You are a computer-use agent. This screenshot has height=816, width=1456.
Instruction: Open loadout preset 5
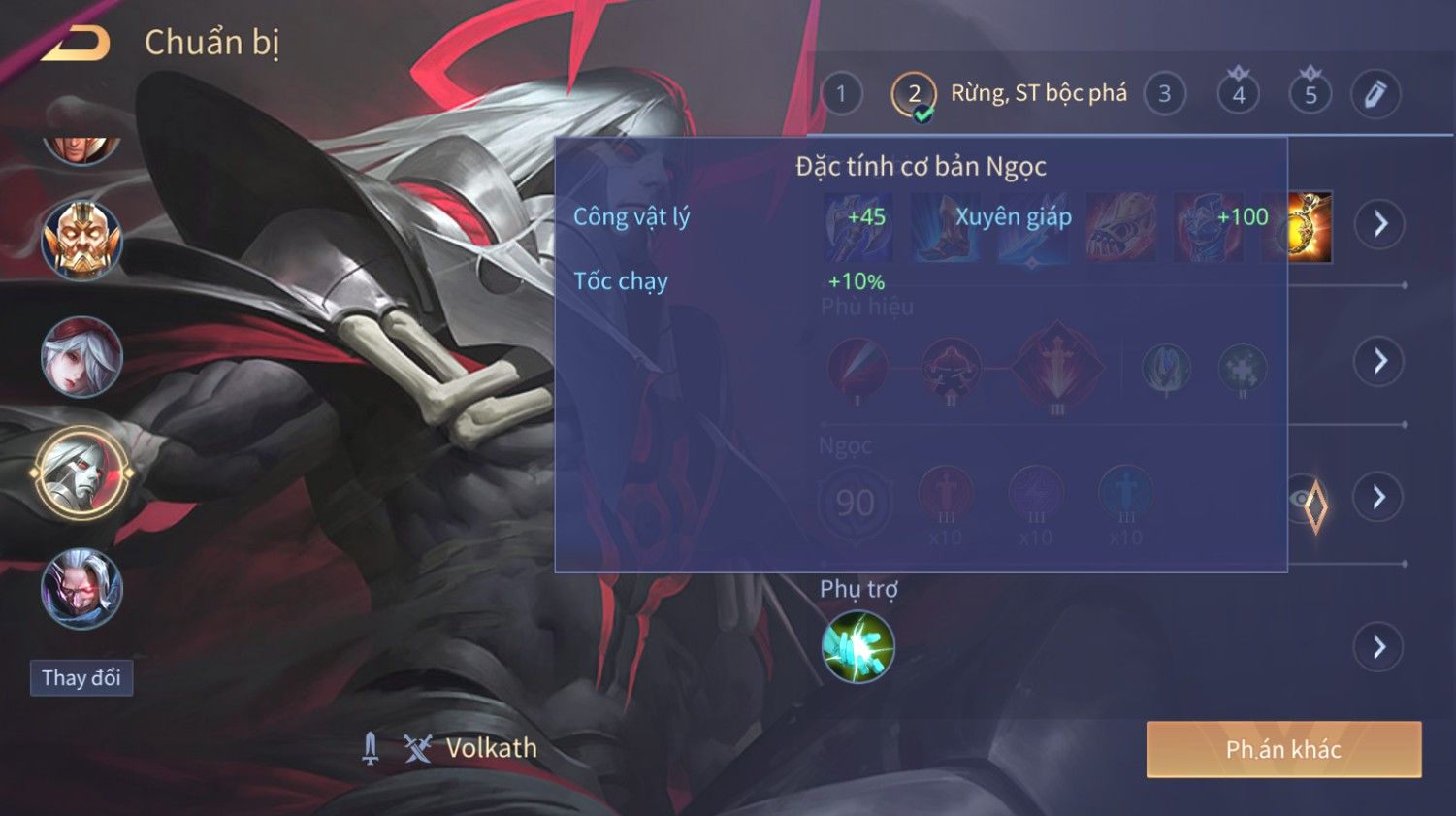pos(1310,94)
